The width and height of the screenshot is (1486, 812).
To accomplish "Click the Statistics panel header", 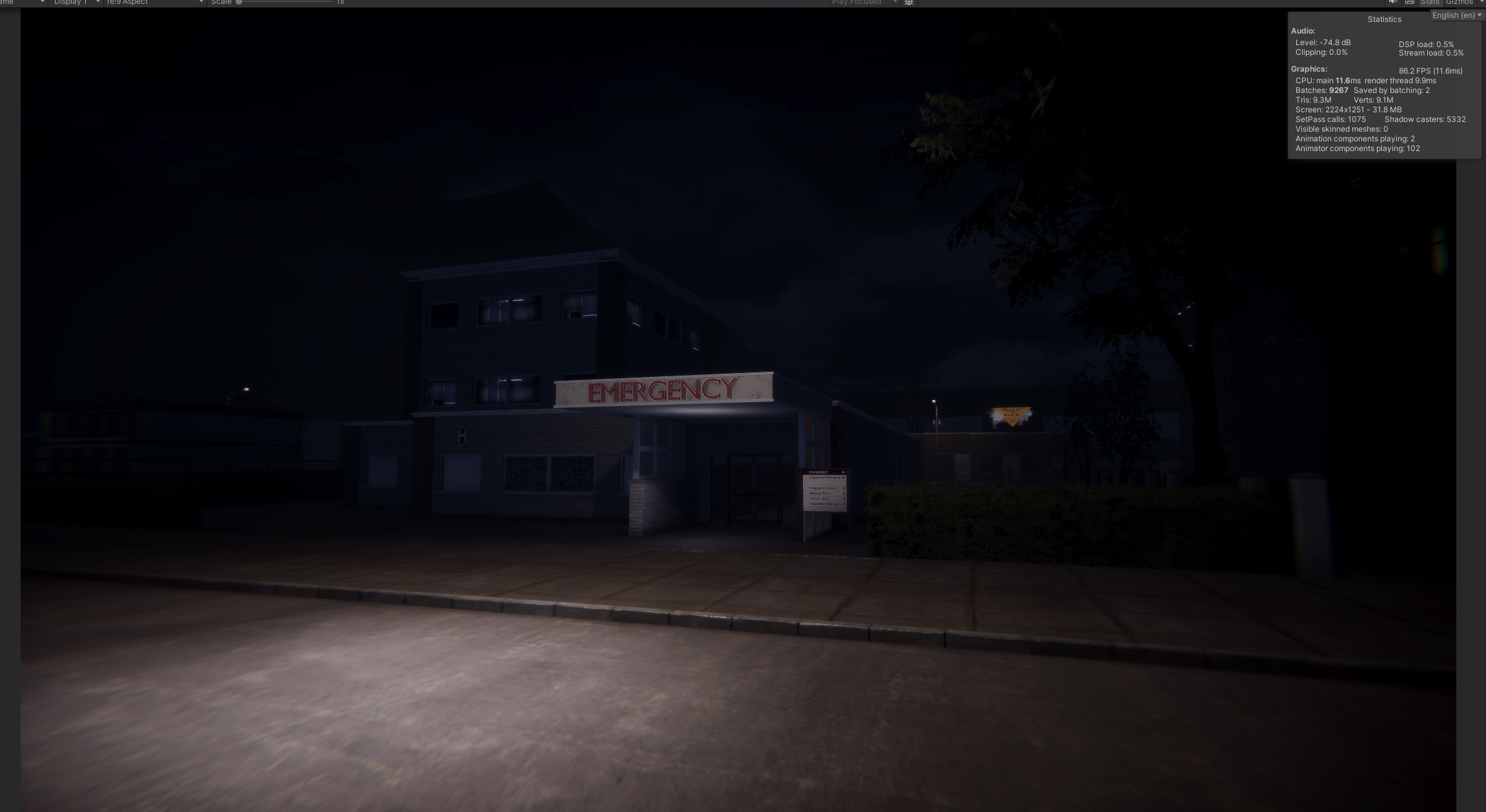I will [1384, 19].
